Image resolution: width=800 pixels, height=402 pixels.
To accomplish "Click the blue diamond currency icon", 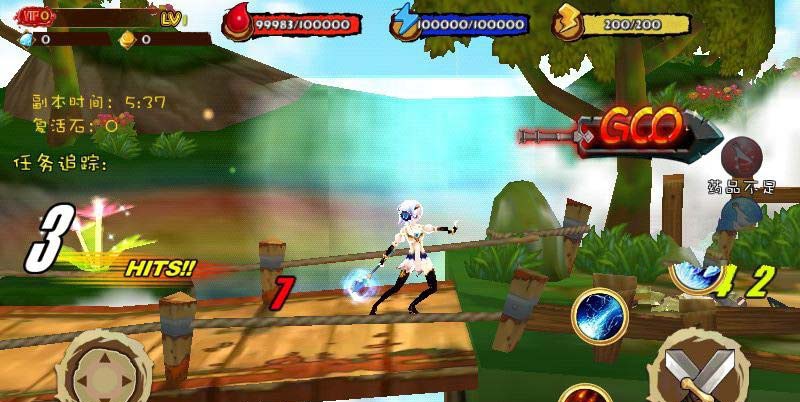I will coord(26,40).
